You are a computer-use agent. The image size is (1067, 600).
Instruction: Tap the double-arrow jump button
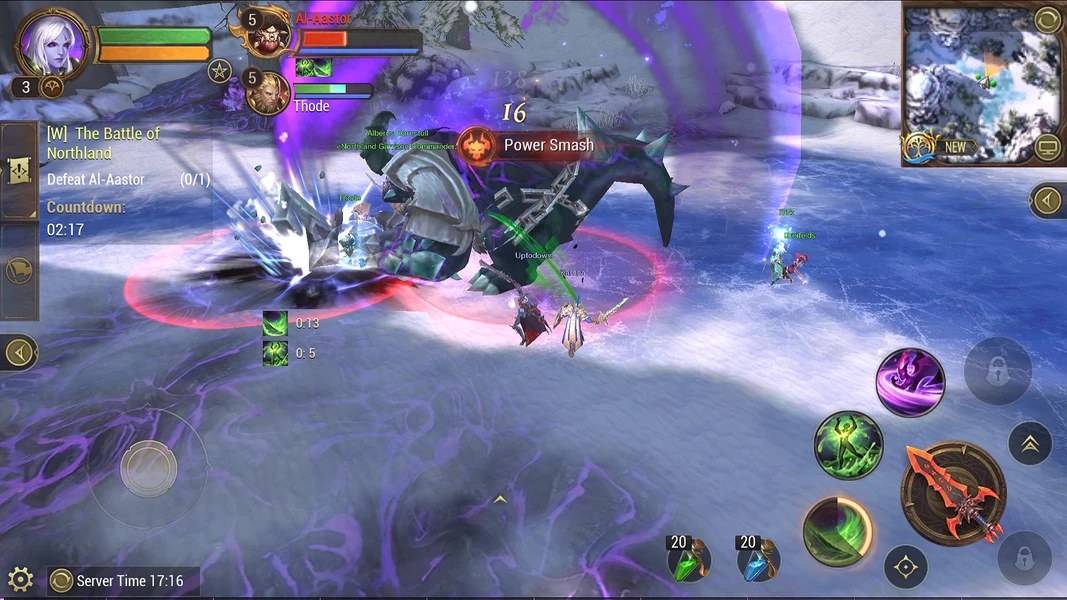tap(1029, 443)
